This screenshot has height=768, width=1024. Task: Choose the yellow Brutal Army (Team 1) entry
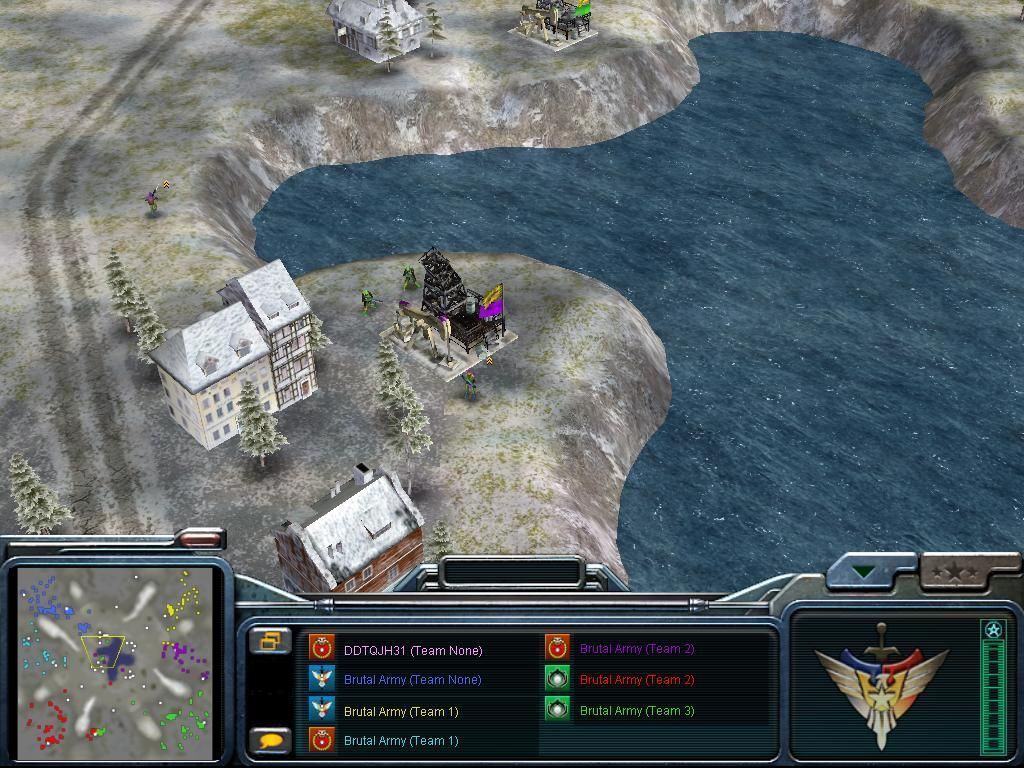400,711
